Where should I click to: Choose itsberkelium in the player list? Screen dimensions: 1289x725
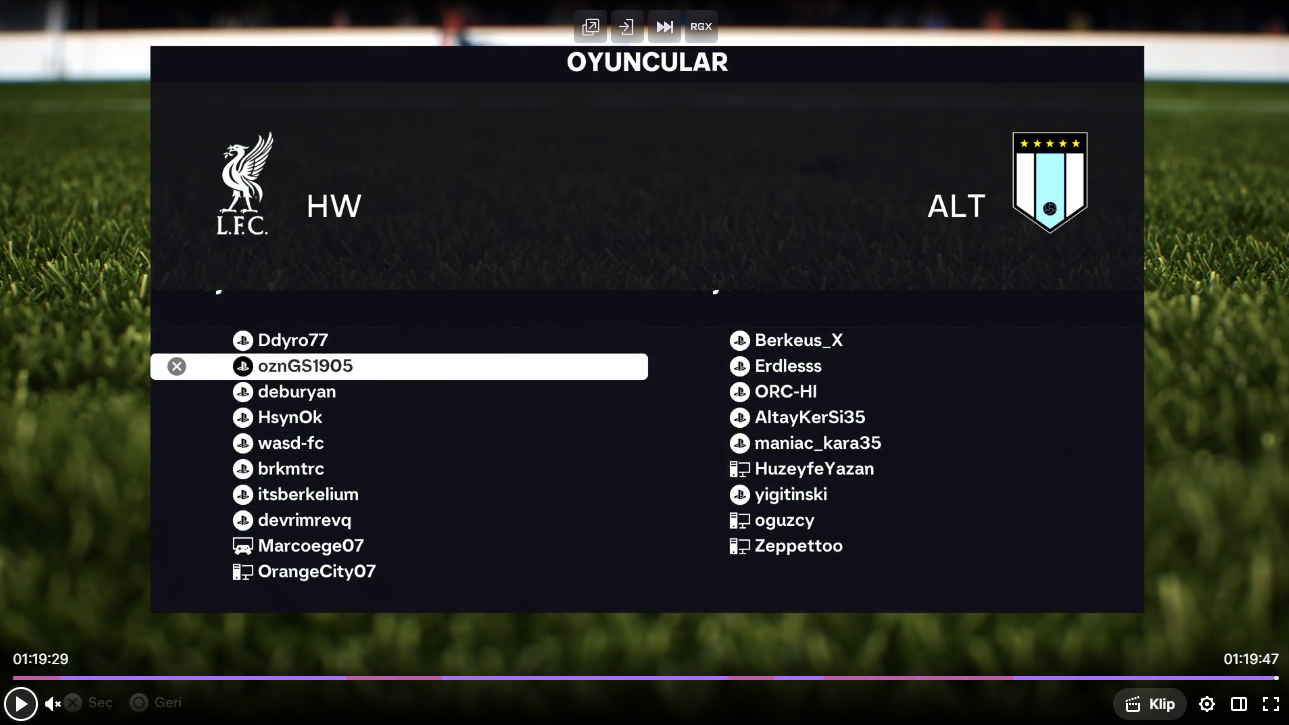tap(307, 494)
